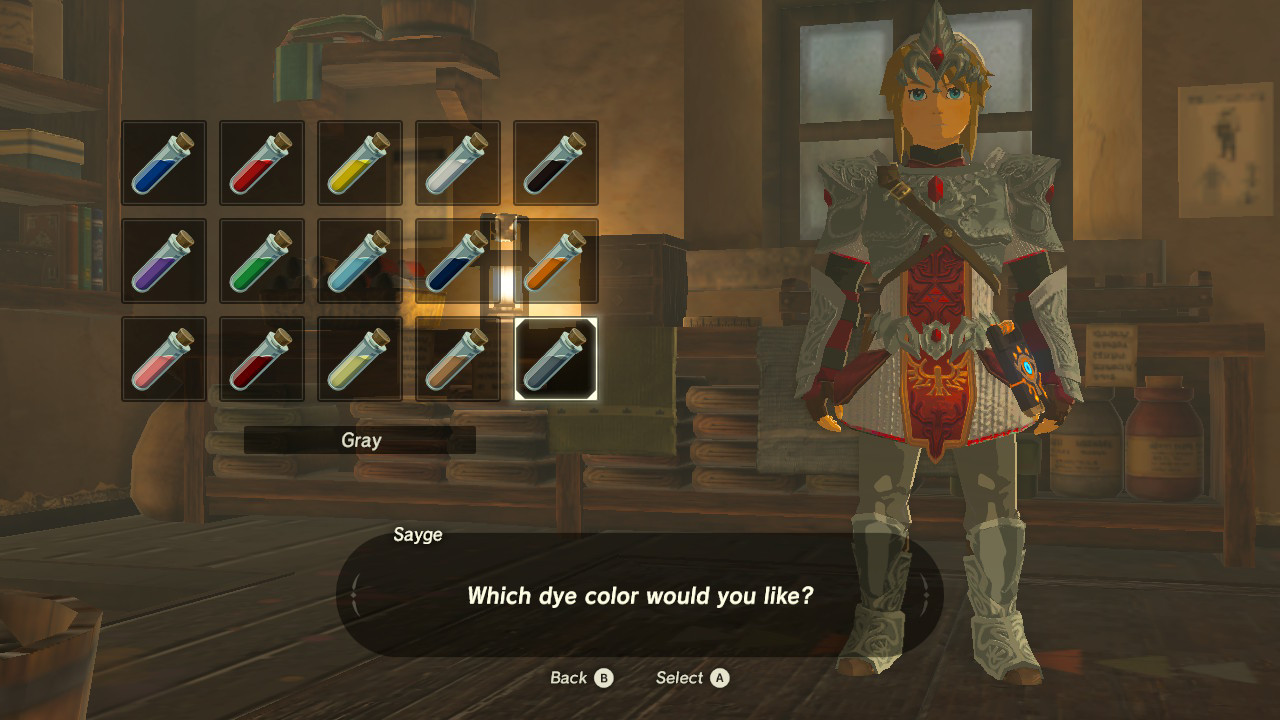This screenshot has width=1280, height=720.
Task: Pick the Orange dye vial
Action: pos(555,260)
